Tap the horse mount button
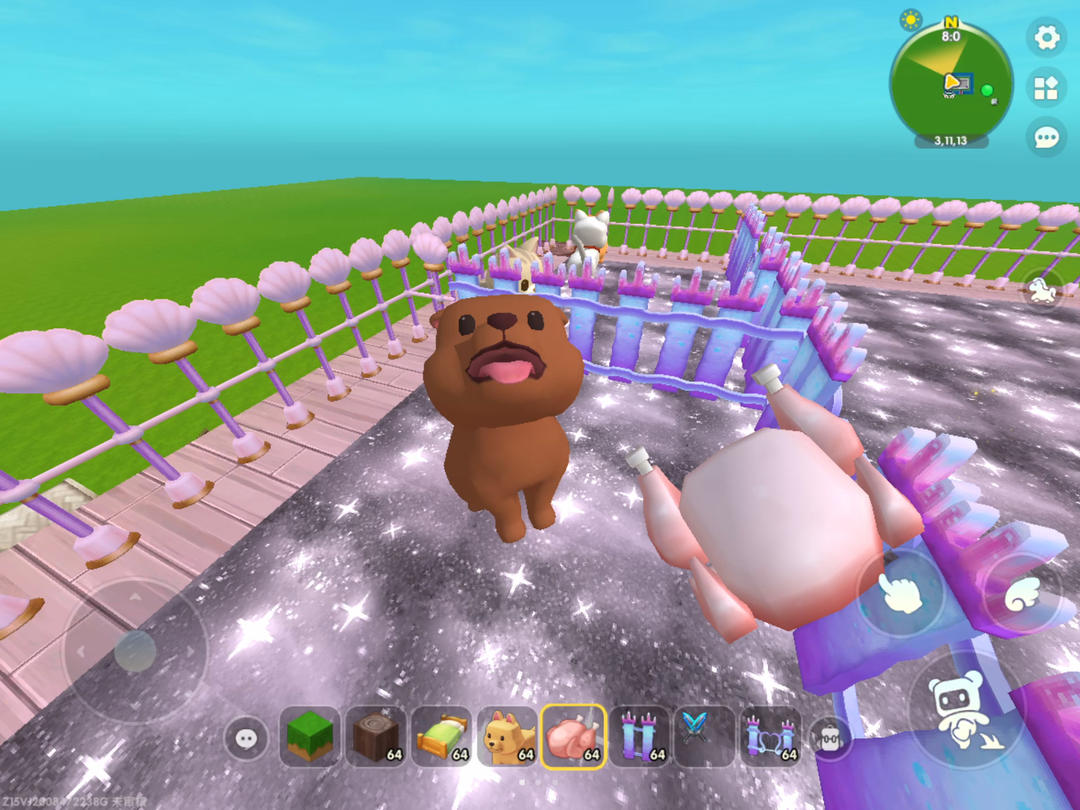The height and width of the screenshot is (810, 1080). pyautogui.click(x=1042, y=291)
